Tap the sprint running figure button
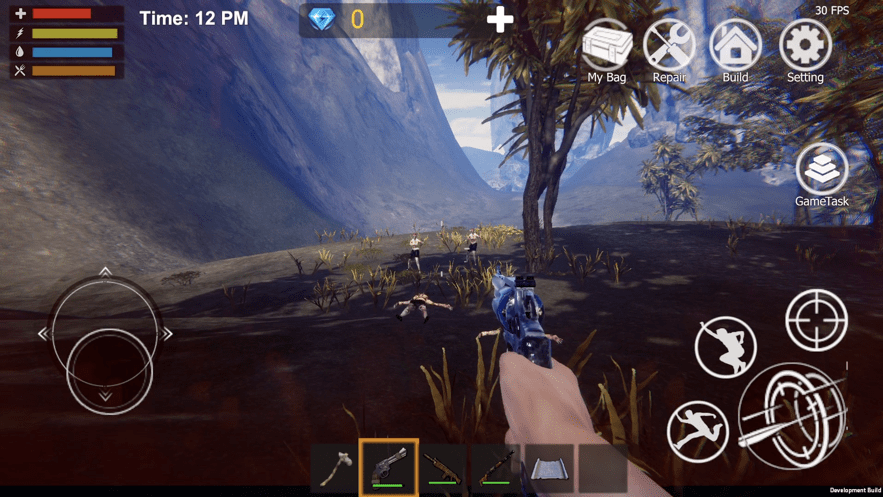This screenshot has width=883, height=497. click(697, 431)
